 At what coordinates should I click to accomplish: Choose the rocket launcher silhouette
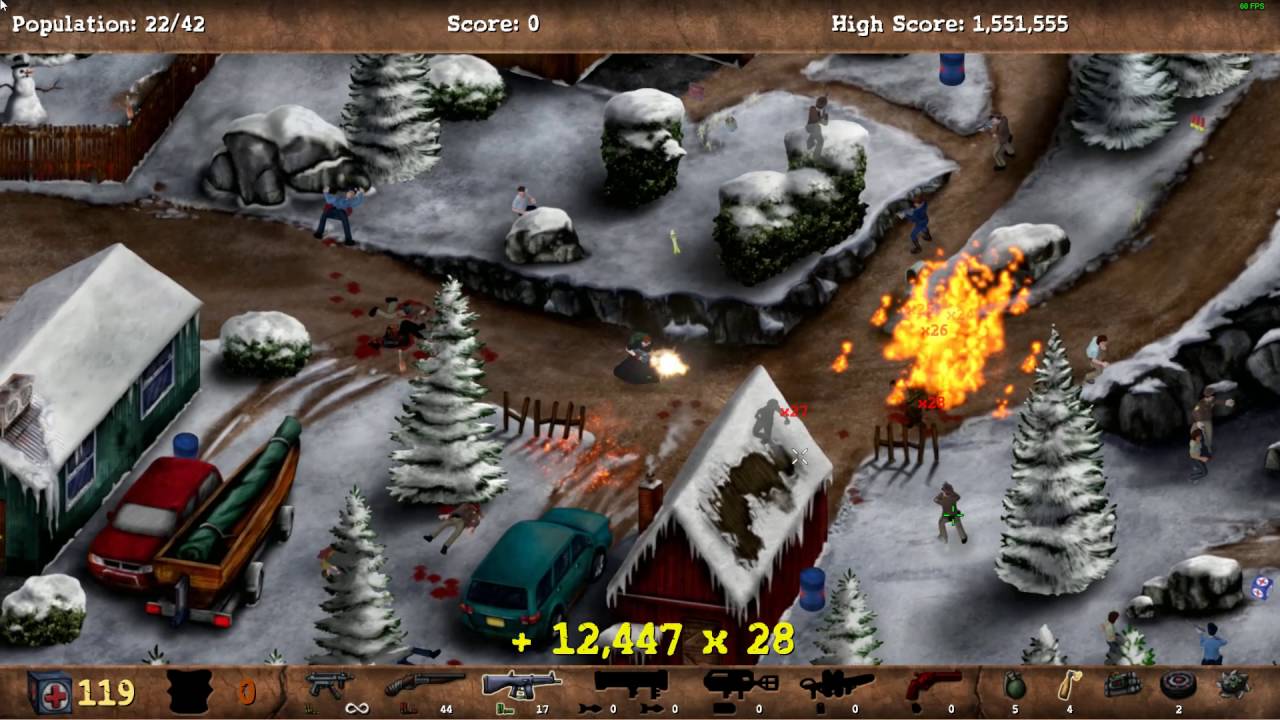(630, 685)
